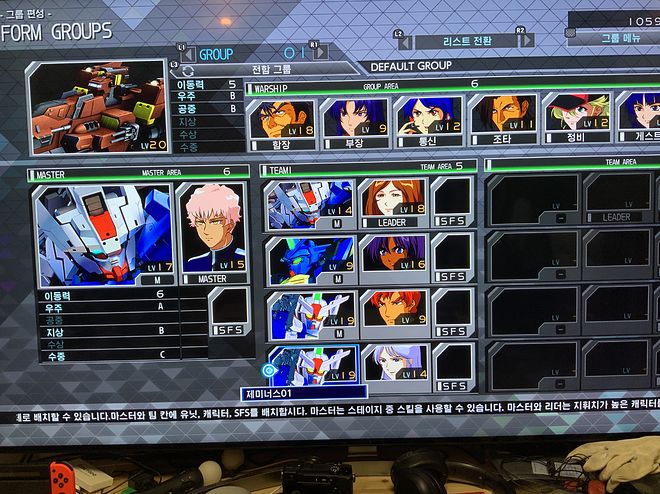Select the lavender-haired pilot in Team1
Image resolution: width=660 pixels, height=494 pixels.
point(395,368)
